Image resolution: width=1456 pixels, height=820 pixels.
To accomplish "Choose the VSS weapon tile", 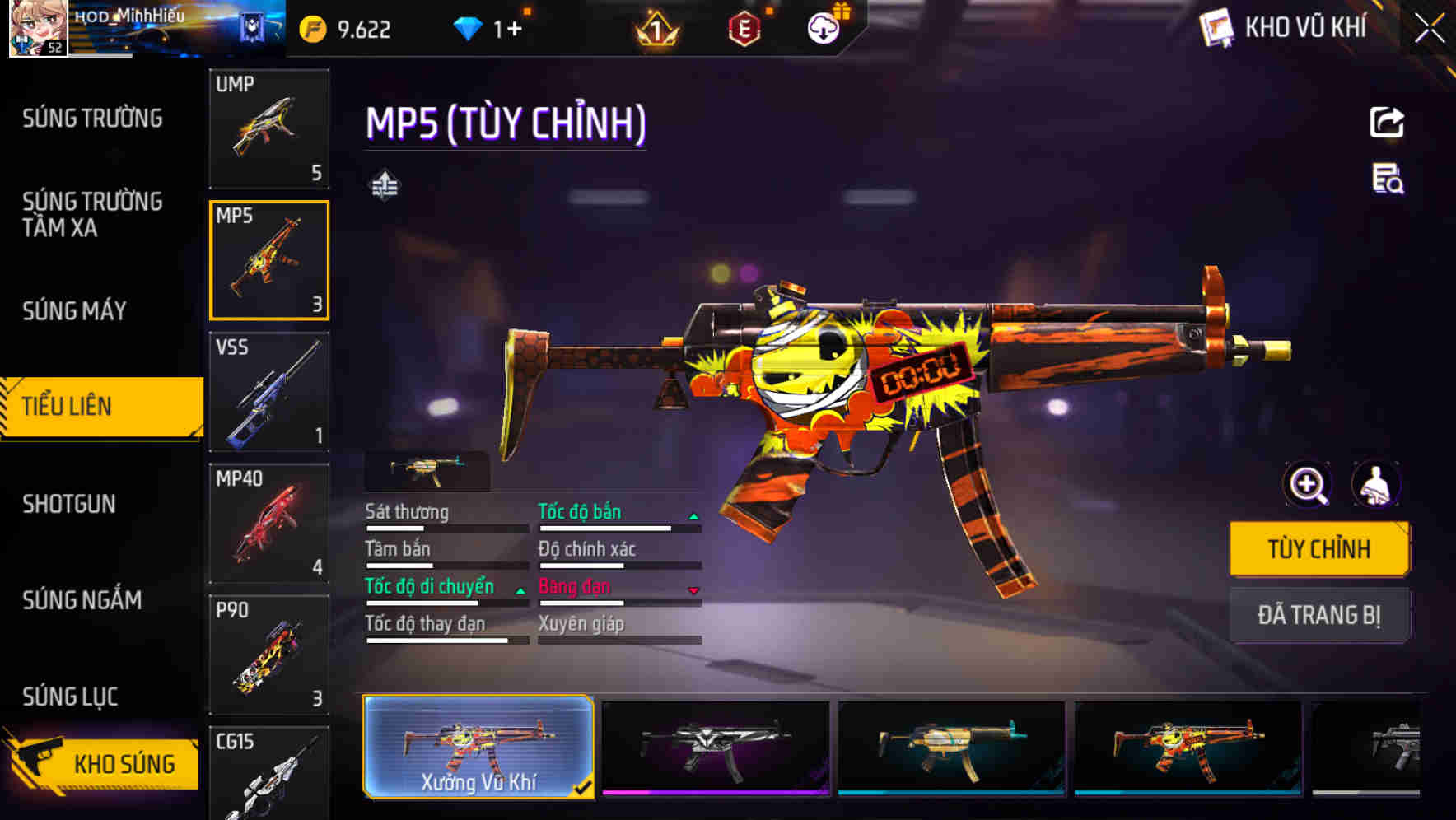I will pos(269,392).
